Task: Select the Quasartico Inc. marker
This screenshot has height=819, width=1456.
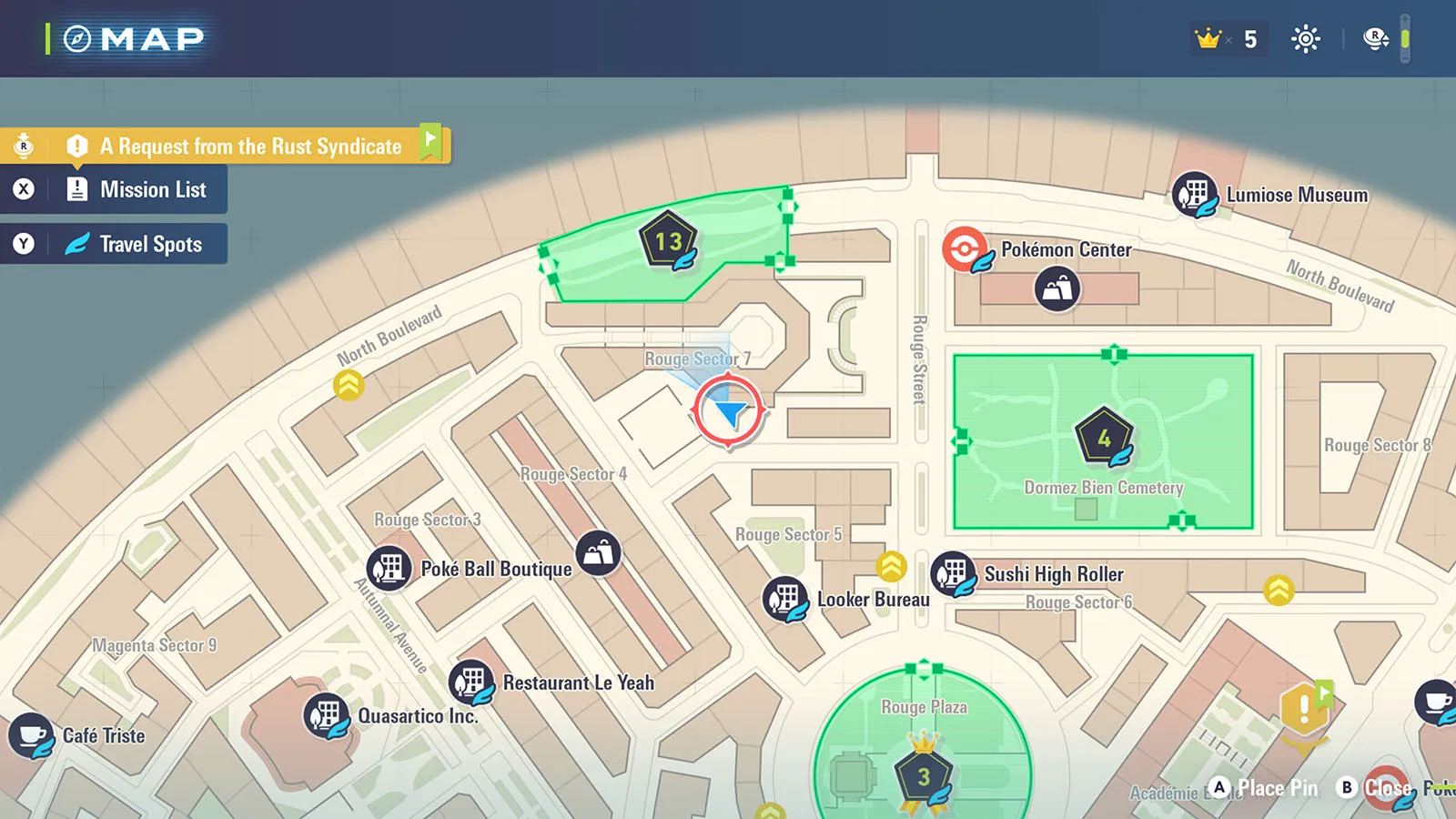Action: point(326,715)
